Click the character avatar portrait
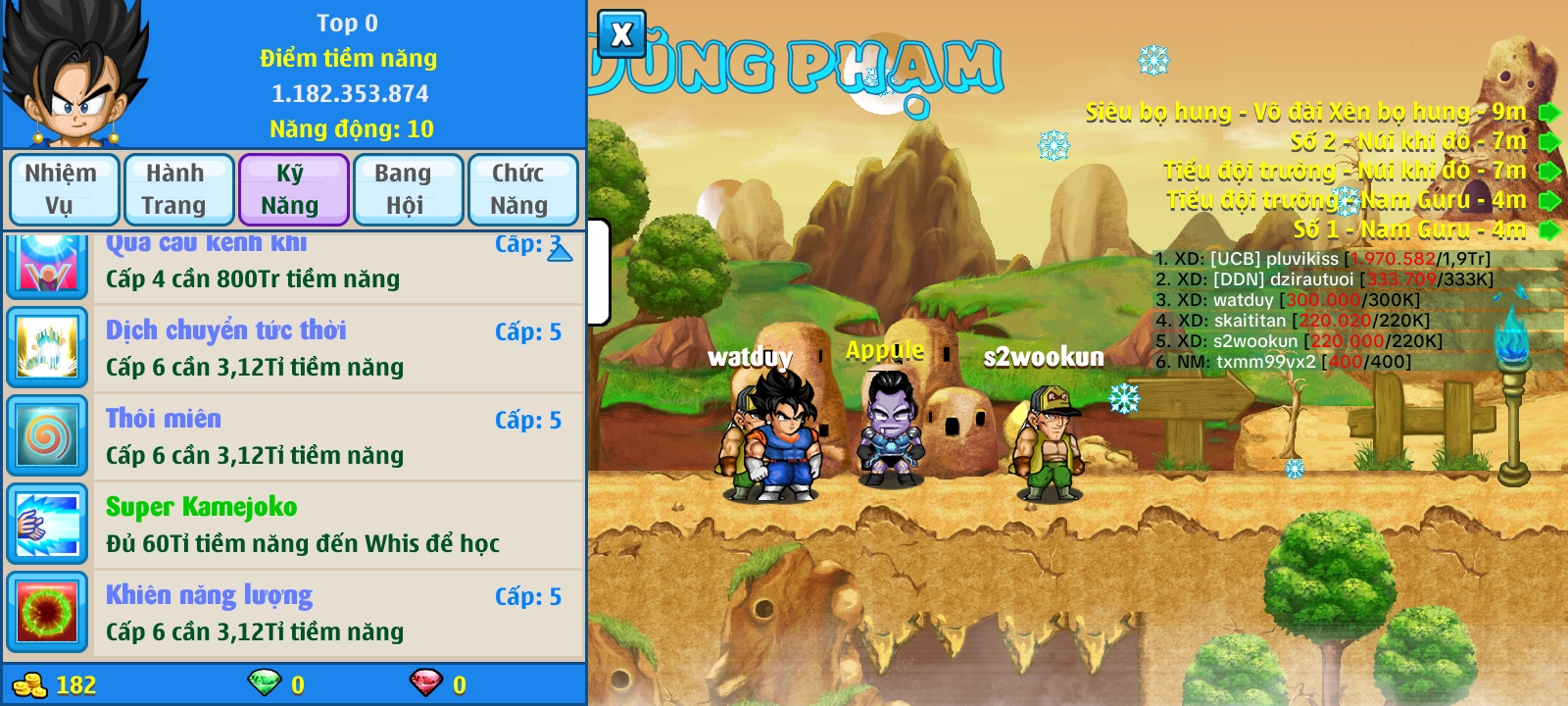Screen dimensions: 1568x706 coord(74,75)
